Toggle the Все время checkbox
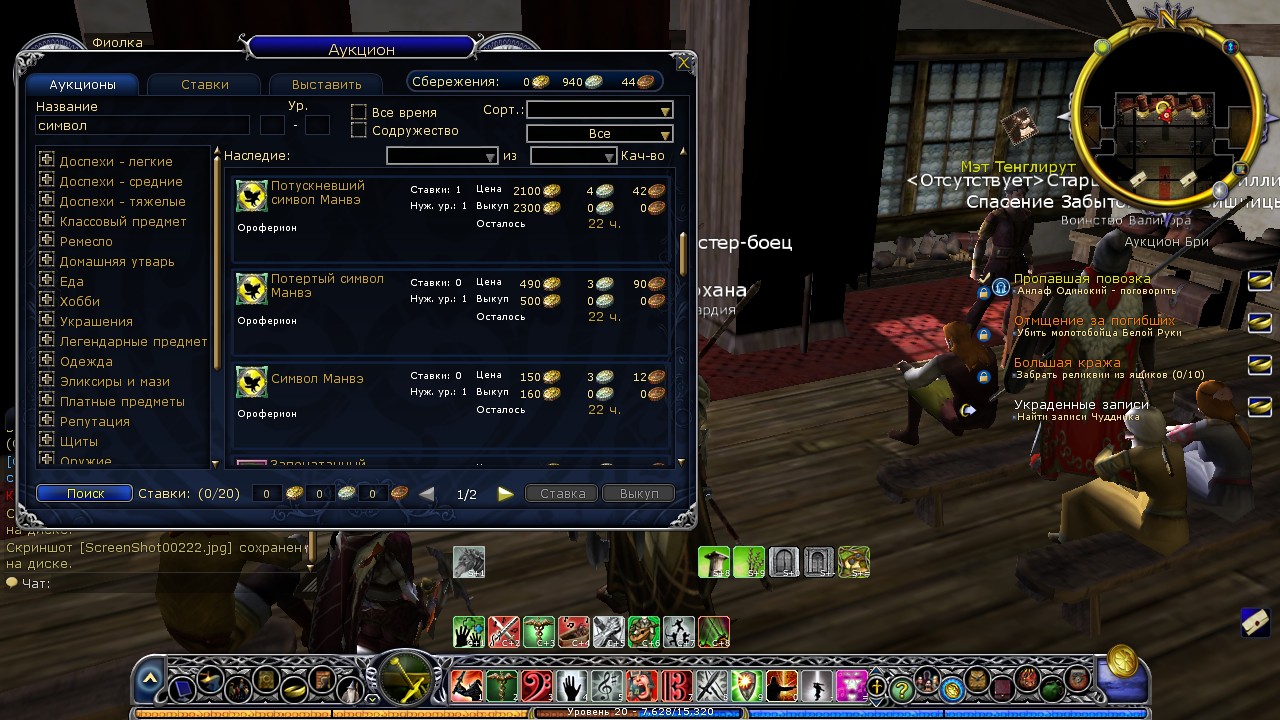1280x720 pixels. pos(359,112)
